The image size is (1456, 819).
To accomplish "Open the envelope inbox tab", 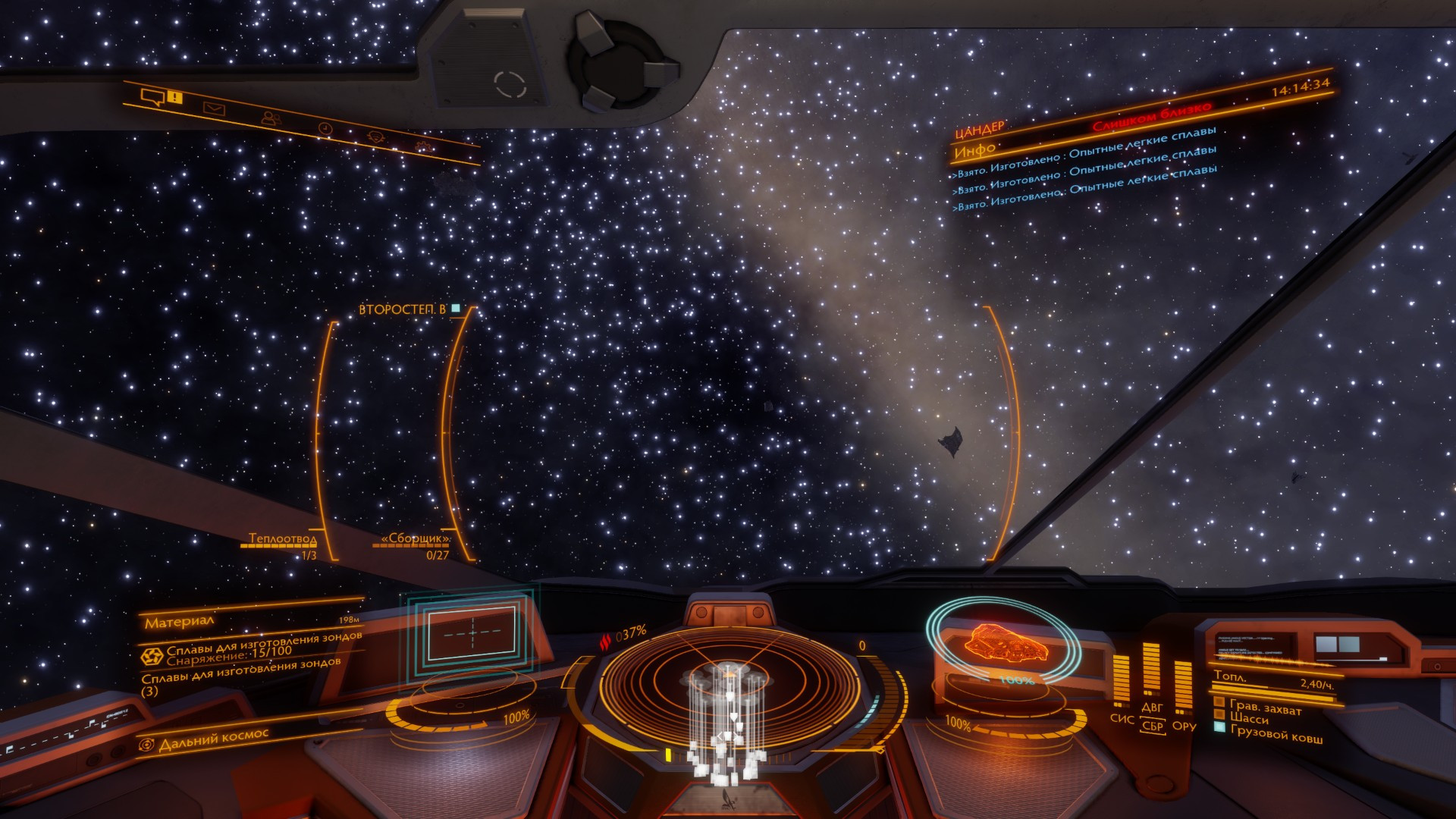I will (x=215, y=108).
